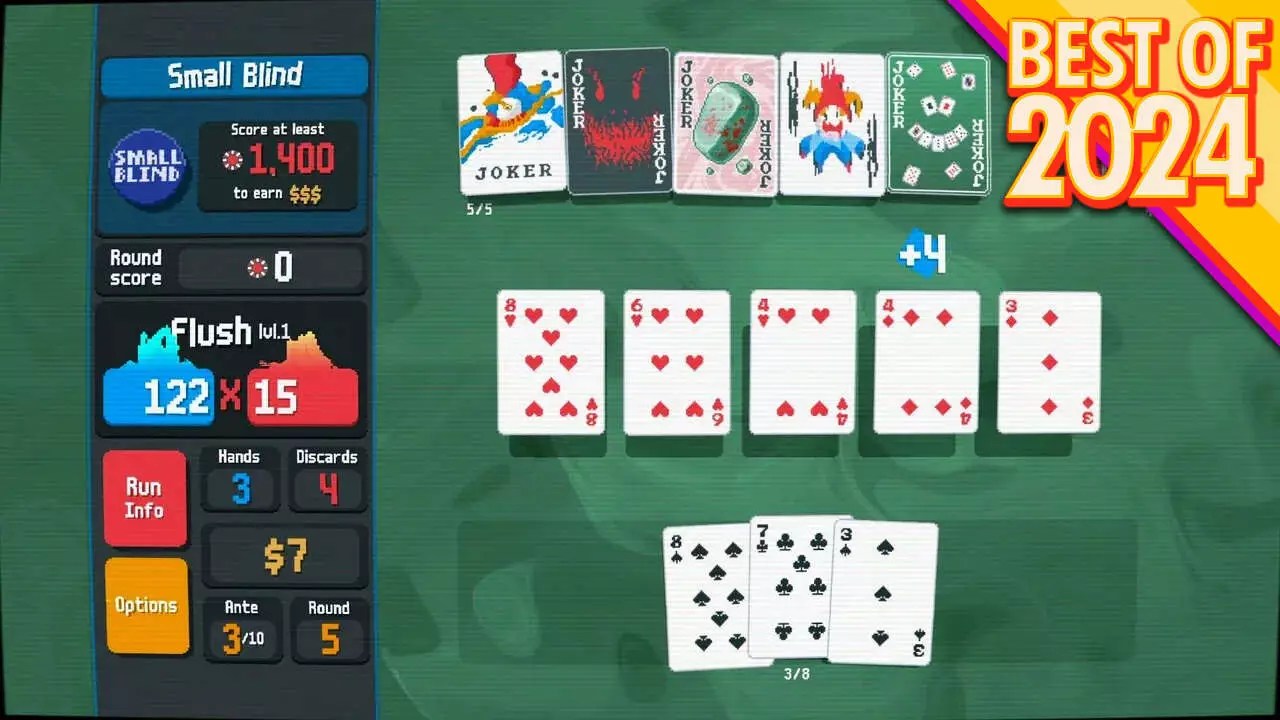Click the played 4 of diamonds card
This screenshot has height=720, width=1280.
tap(925, 360)
